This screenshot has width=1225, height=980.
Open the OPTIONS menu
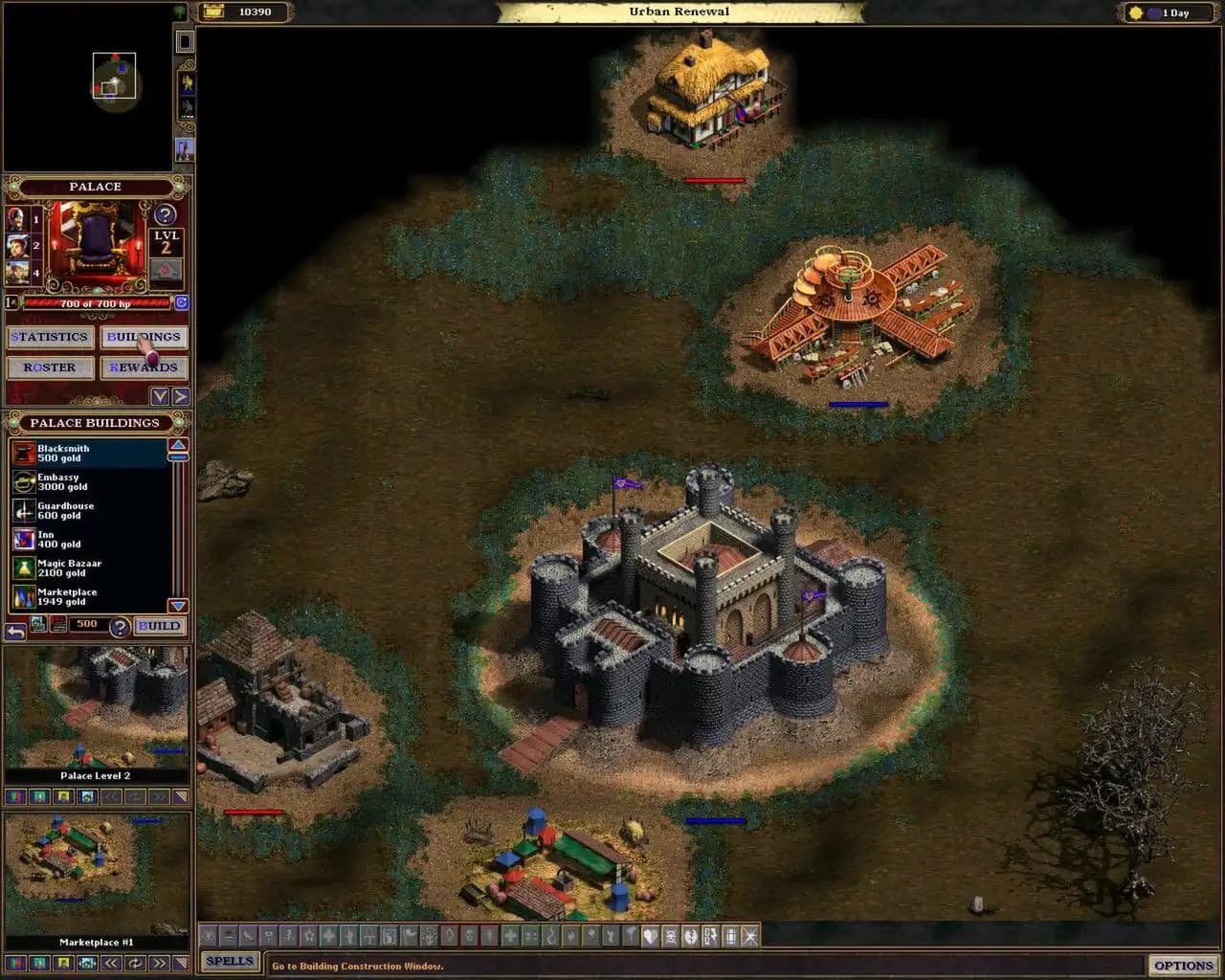(x=1184, y=965)
